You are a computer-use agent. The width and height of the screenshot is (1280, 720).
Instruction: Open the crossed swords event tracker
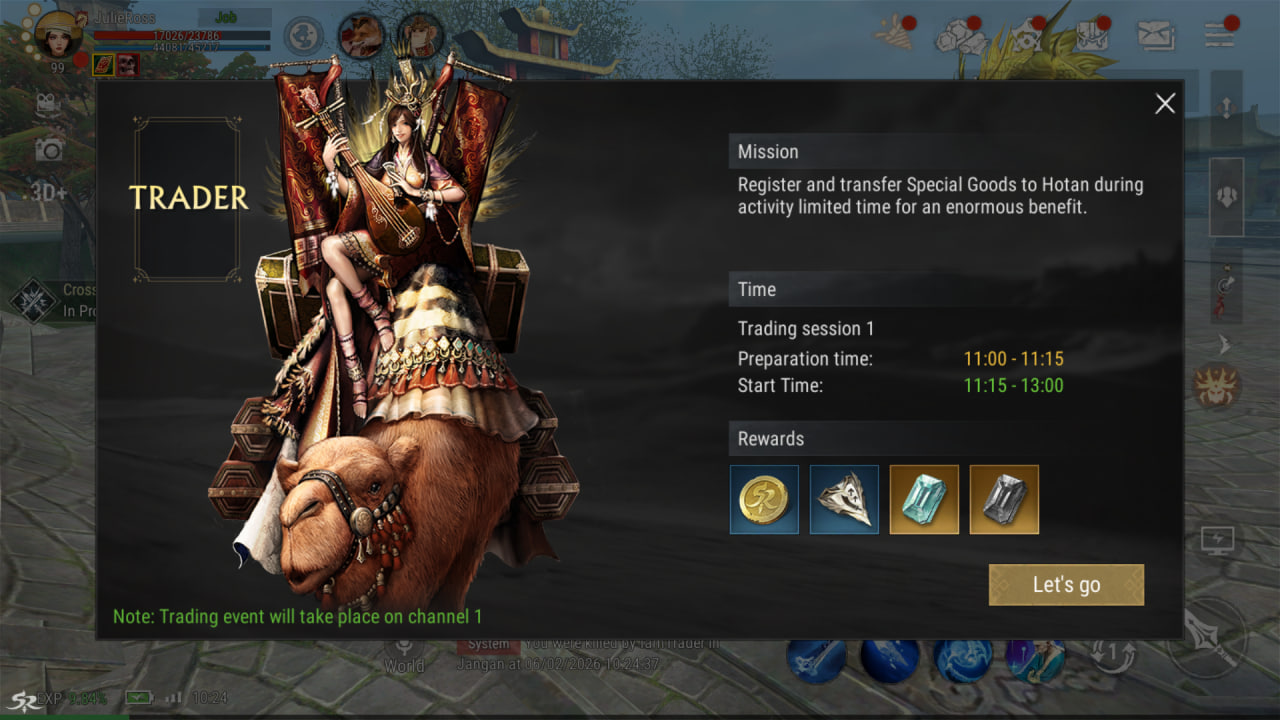(x=35, y=300)
